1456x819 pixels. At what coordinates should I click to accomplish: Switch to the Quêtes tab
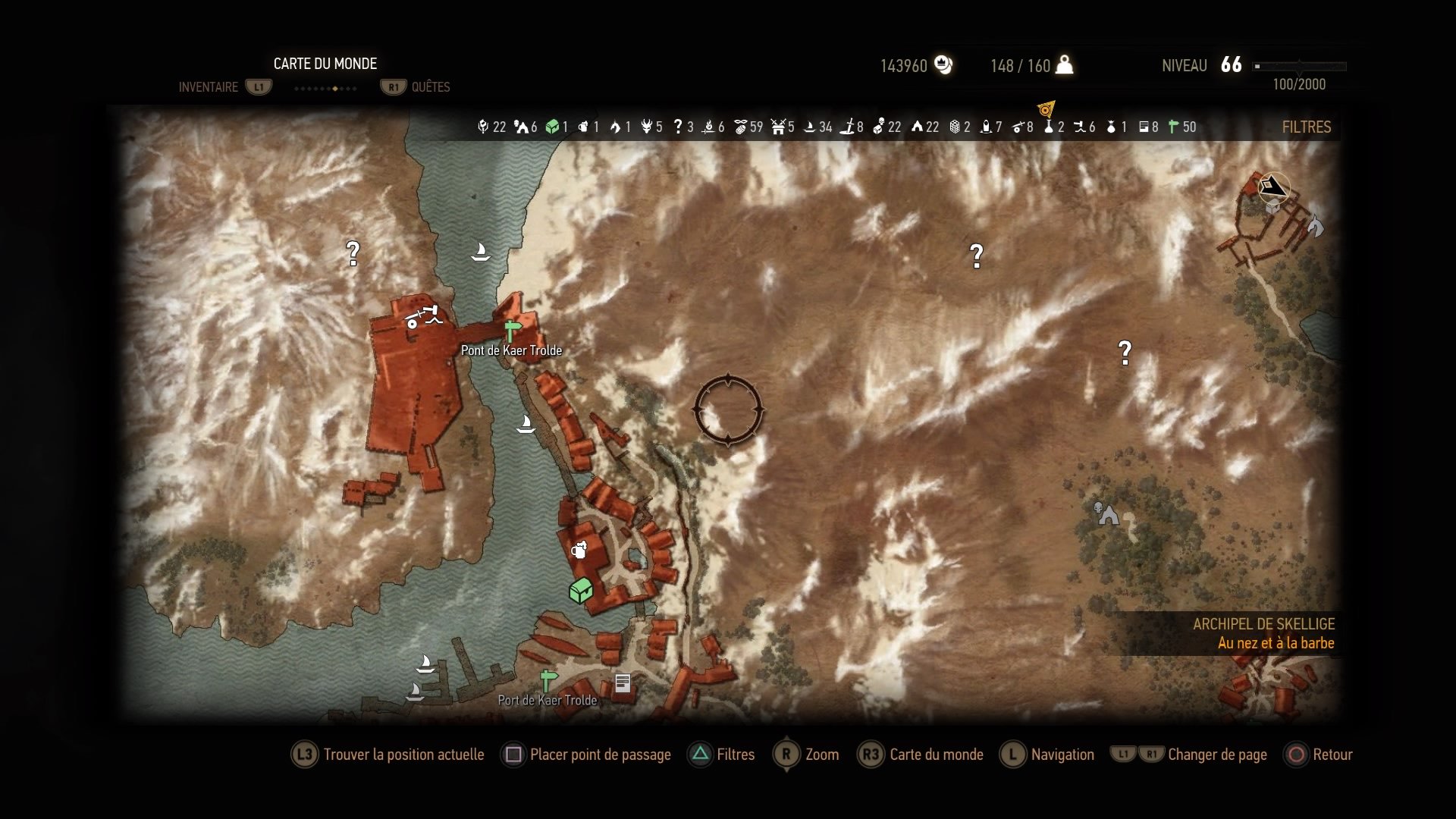430,87
